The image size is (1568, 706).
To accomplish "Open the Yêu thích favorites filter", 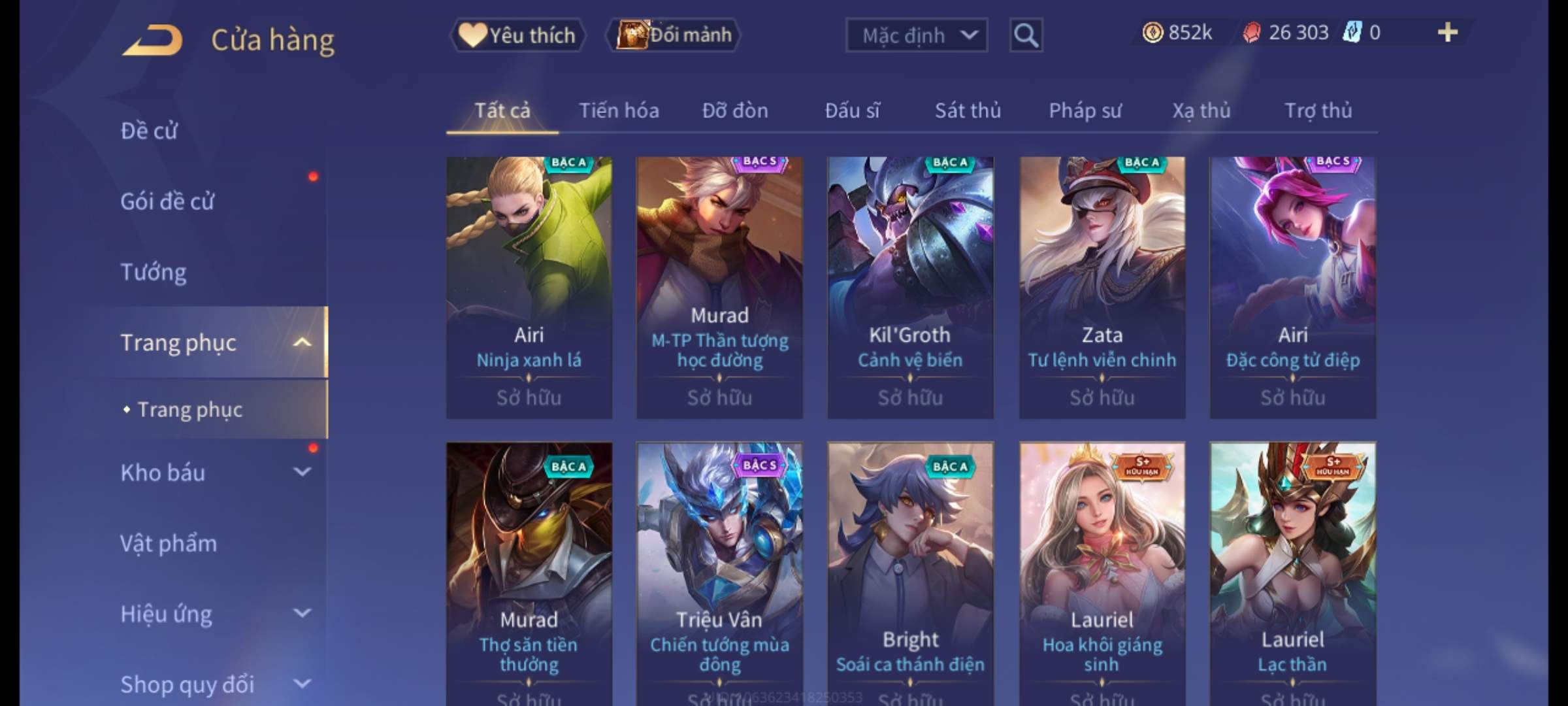I will pyautogui.click(x=517, y=35).
